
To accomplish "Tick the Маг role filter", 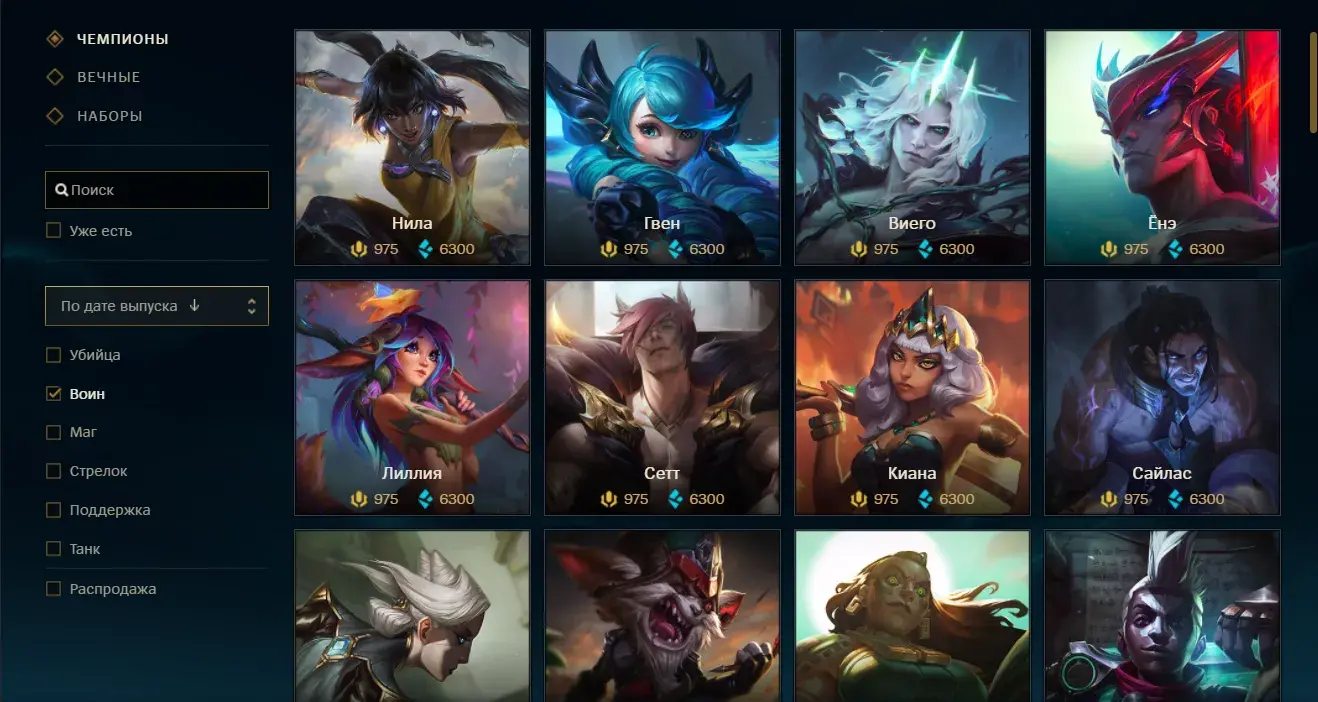I will (x=54, y=433).
